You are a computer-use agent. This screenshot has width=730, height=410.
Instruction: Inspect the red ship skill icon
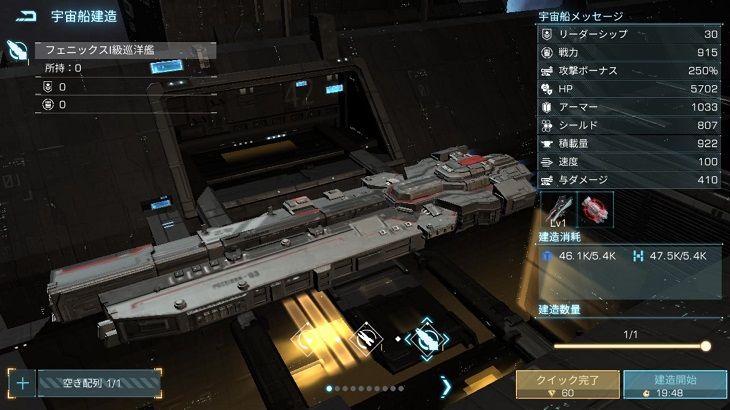coord(596,209)
